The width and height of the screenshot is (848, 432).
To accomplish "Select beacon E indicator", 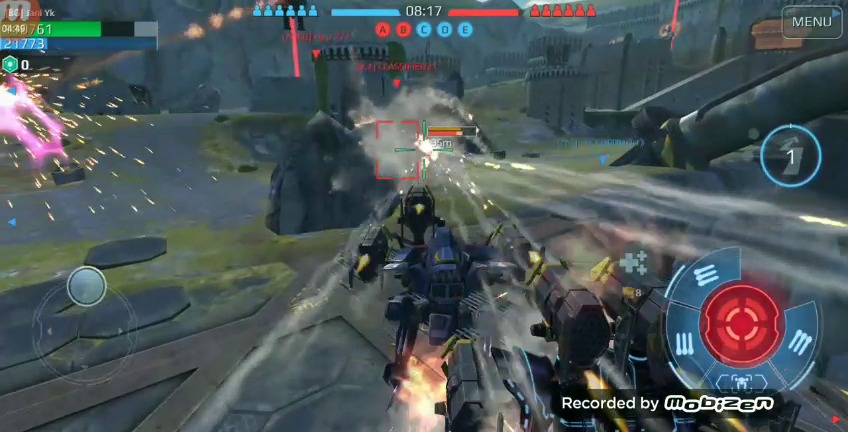I will (465, 29).
